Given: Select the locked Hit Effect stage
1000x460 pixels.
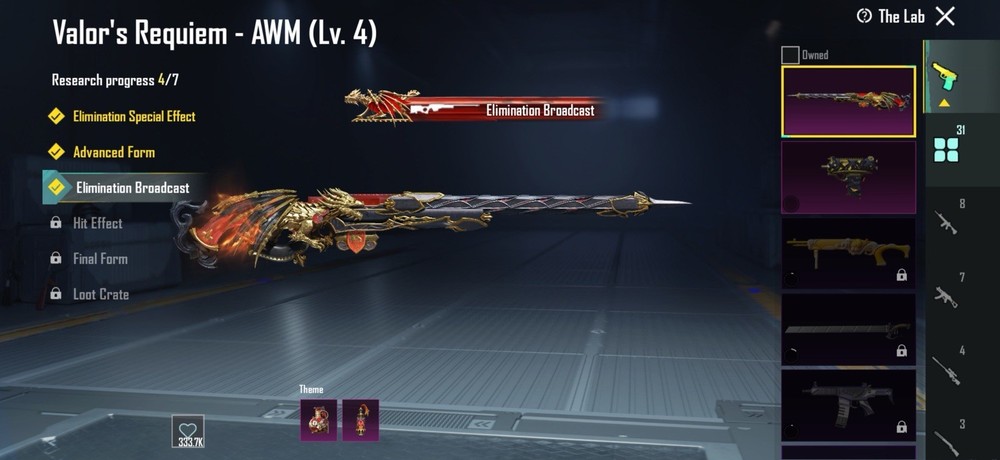Looking at the screenshot, I should (x=97, y=223).
